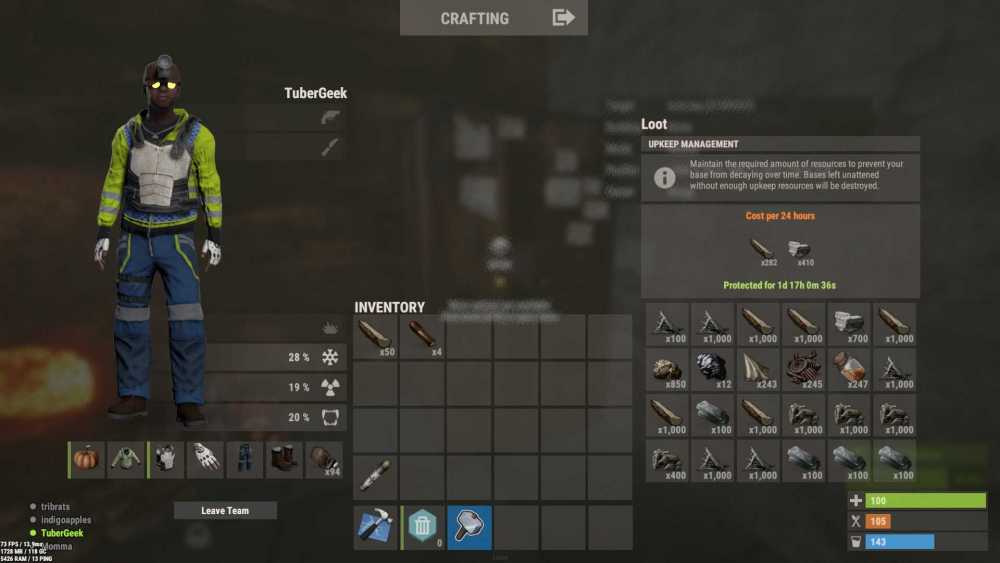Click the Leave Team button
This screenshot has height=563, width=1000.
click(x=225, y=511)
